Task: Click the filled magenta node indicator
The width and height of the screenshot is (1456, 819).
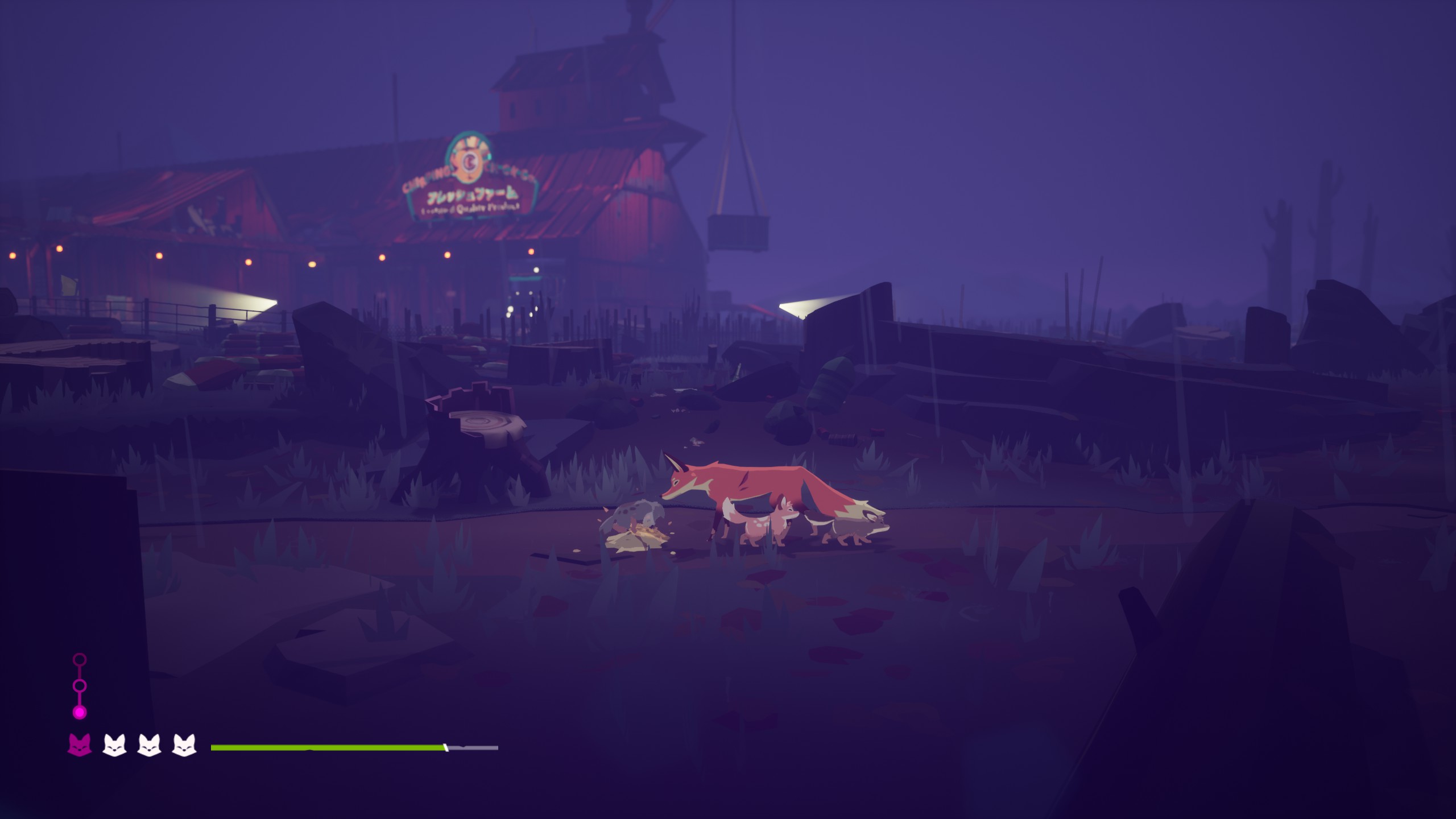Action: click(x=80, y=712)
